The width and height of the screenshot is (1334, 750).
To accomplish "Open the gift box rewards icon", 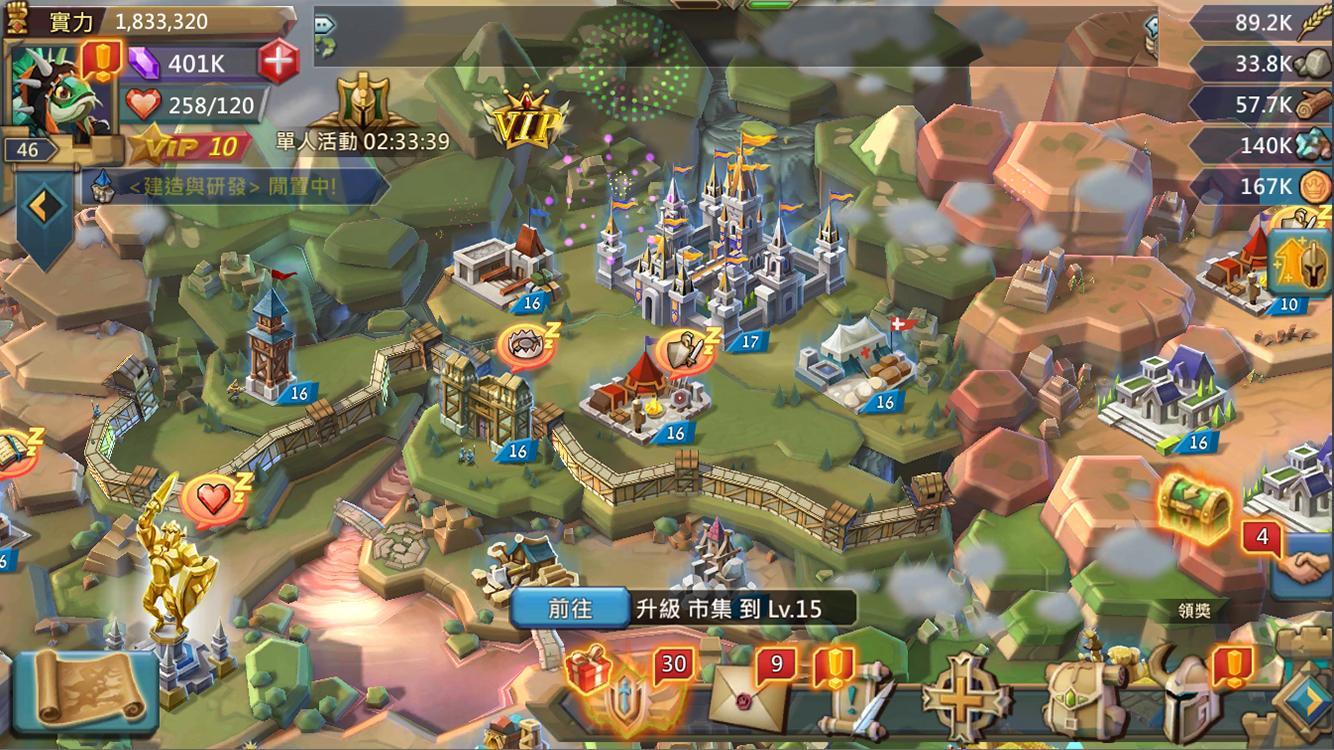I will (x=586, y=672).
